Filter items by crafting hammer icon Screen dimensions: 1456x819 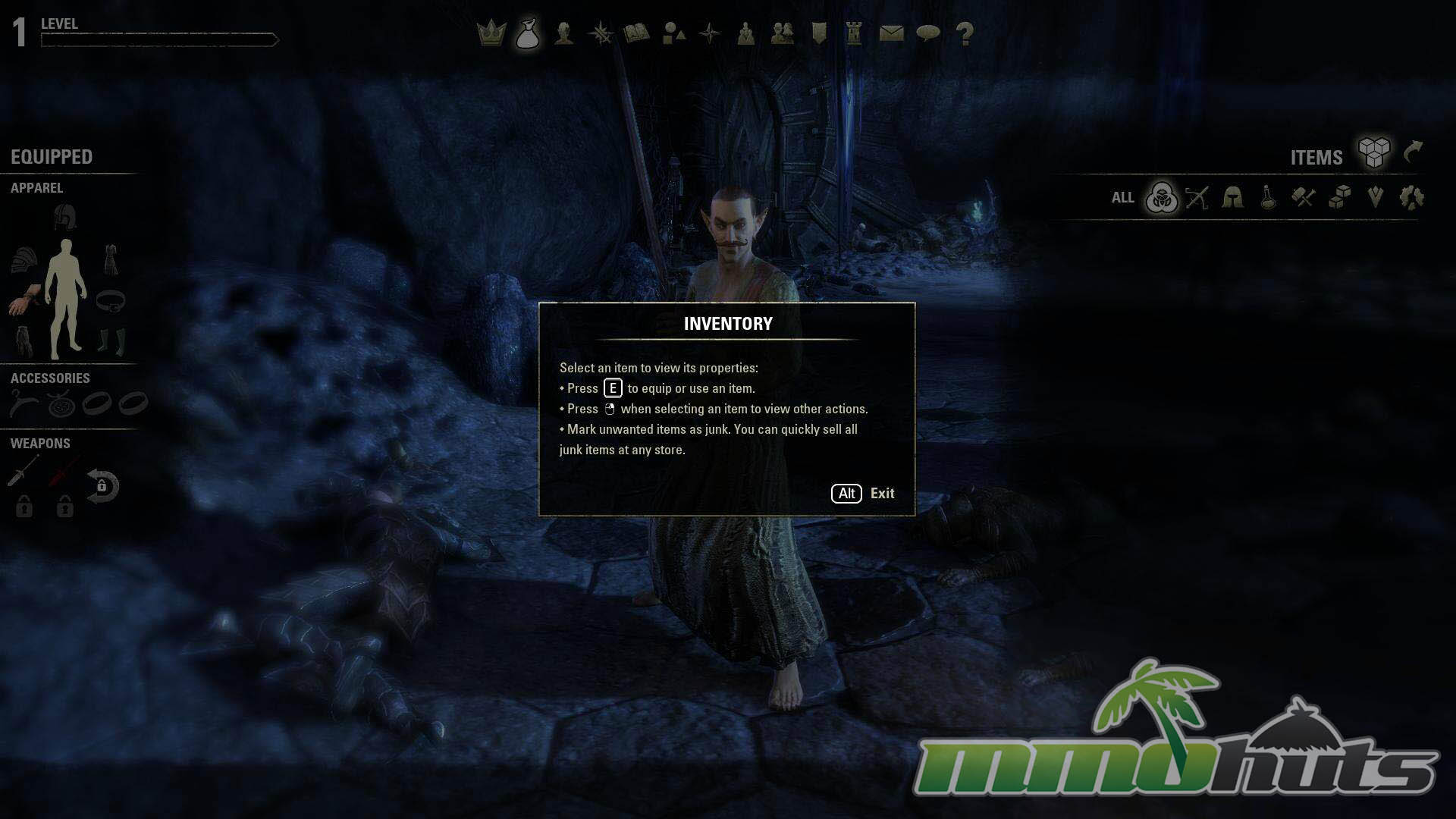point(1304,198)
